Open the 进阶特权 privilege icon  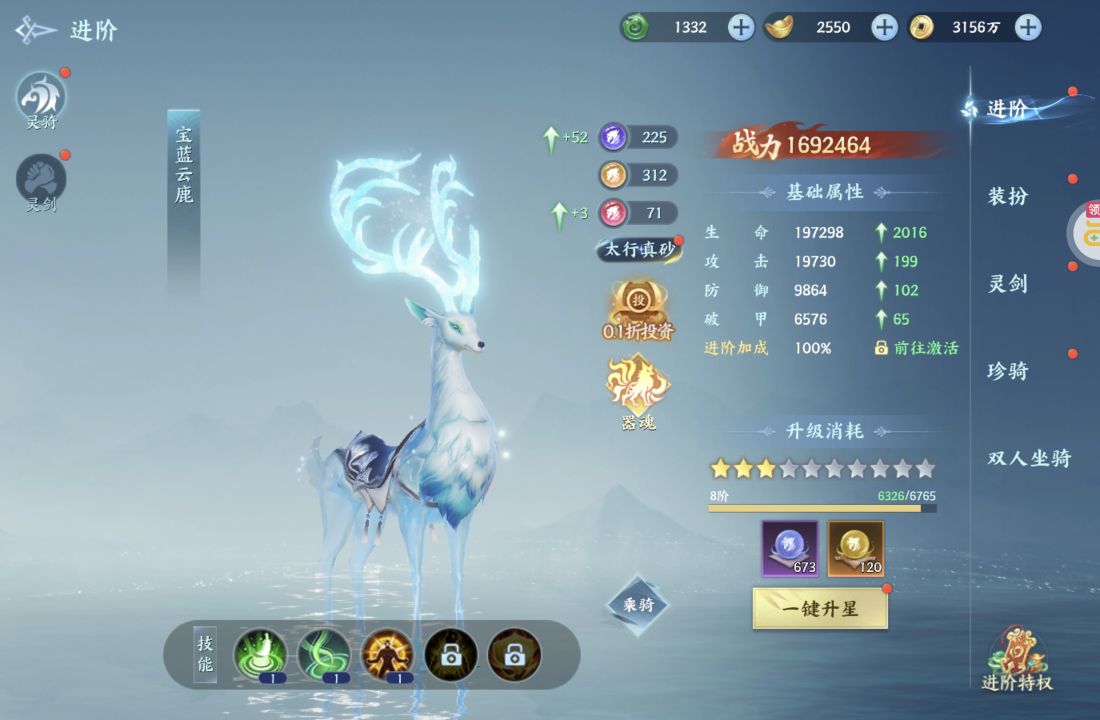coord(1017,660)
